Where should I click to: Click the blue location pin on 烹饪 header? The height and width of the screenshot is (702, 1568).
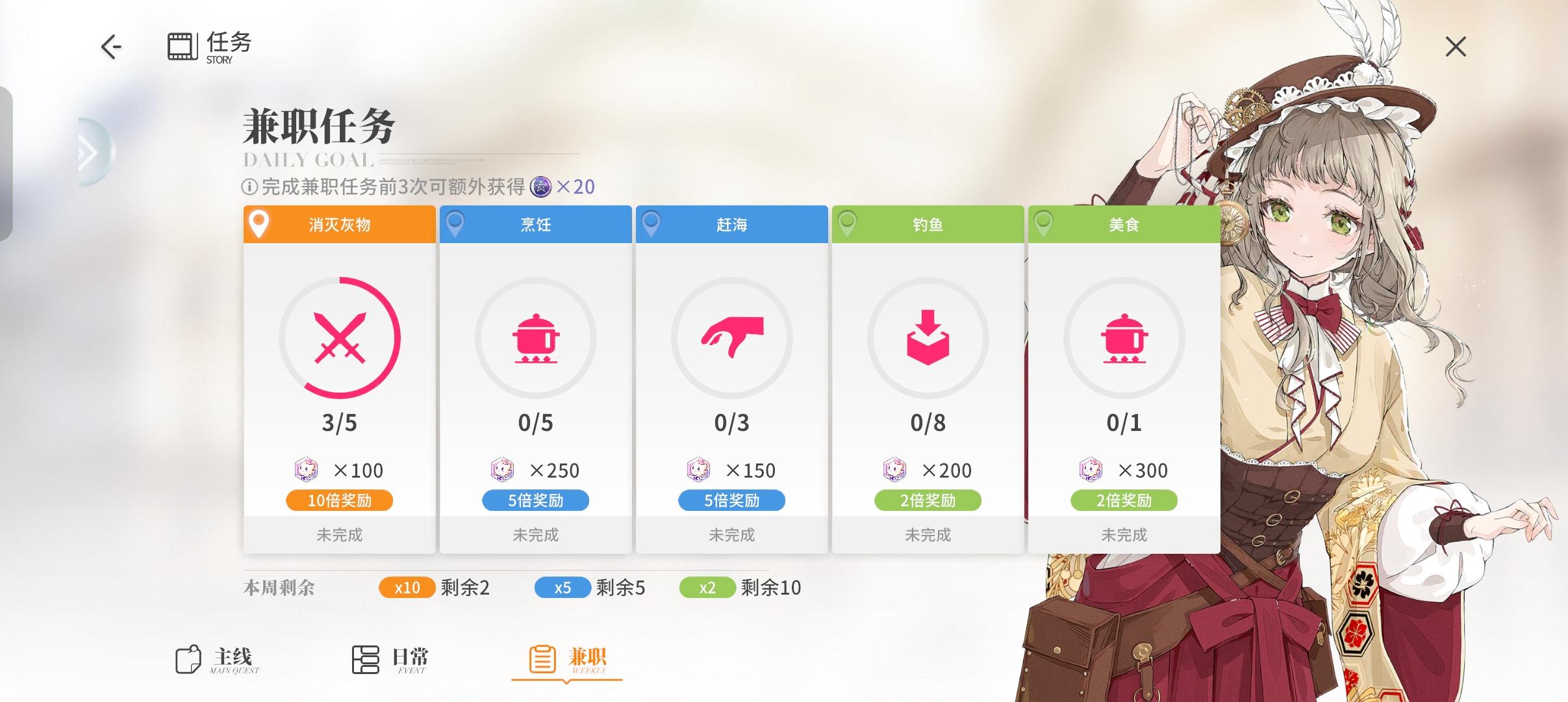[455, 224]
